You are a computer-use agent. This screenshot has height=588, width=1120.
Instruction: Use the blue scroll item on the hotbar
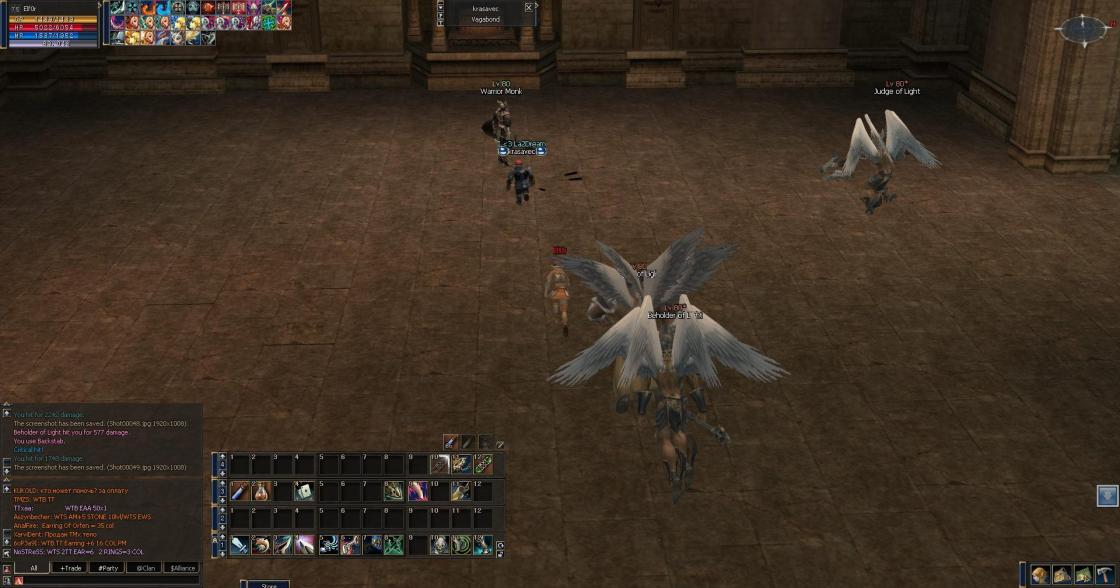pos(240,491)
